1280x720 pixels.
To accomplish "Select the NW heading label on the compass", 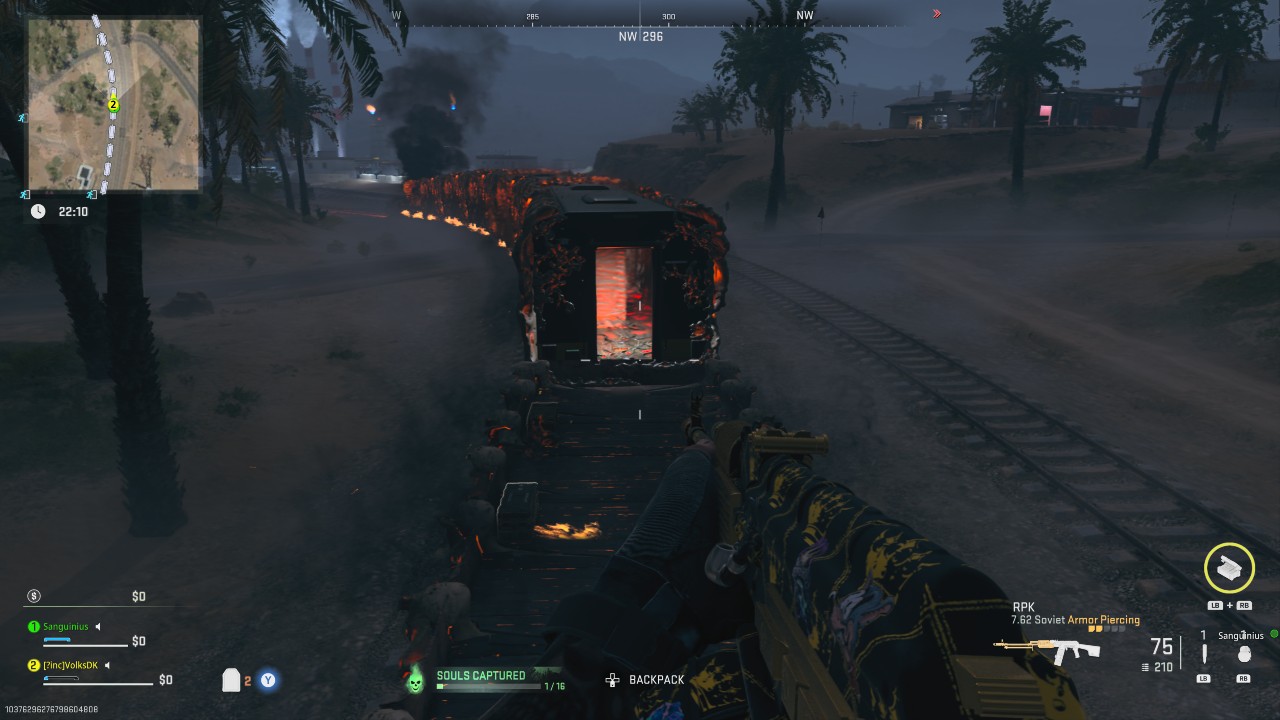I will pos(803,14).
